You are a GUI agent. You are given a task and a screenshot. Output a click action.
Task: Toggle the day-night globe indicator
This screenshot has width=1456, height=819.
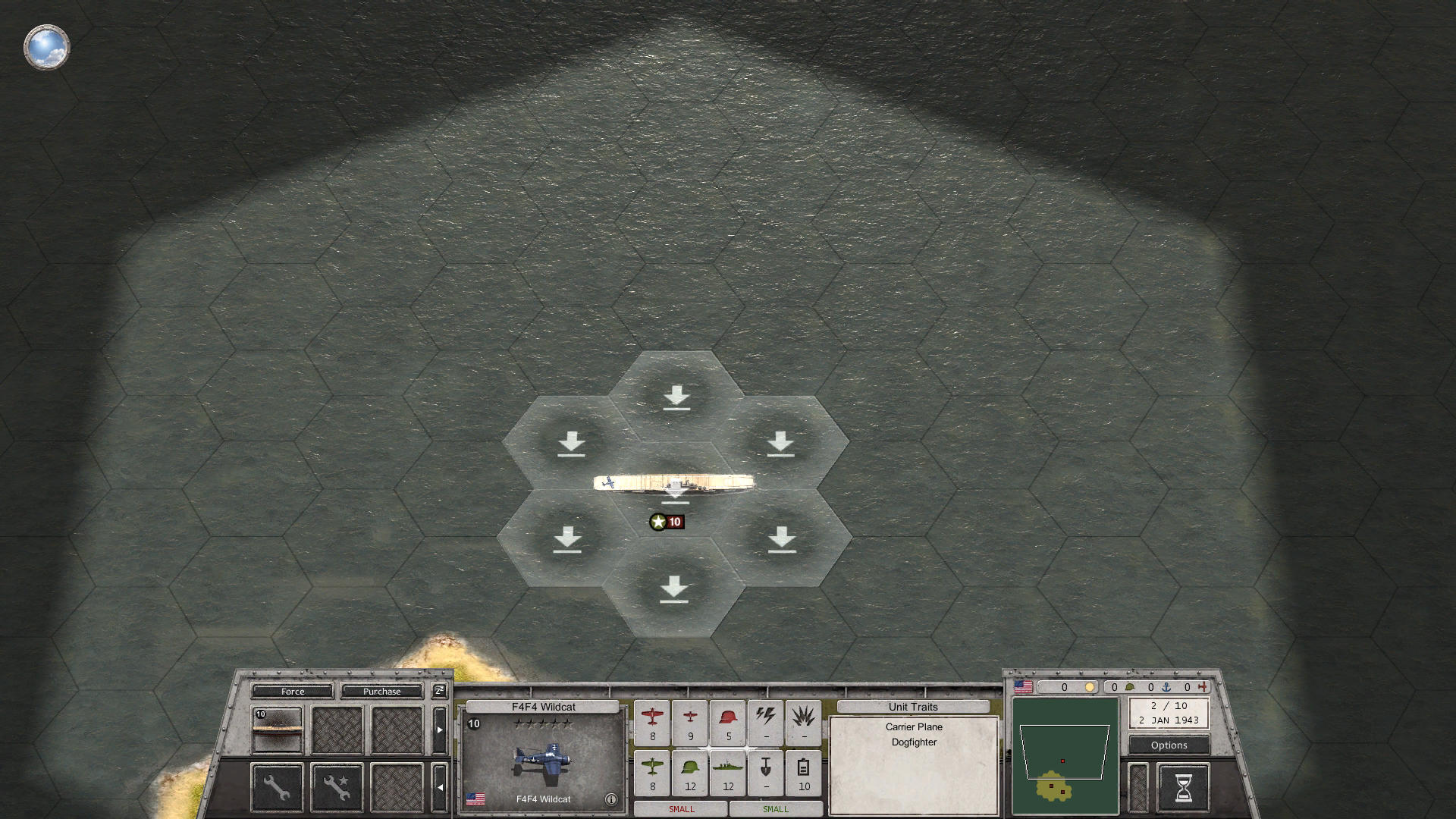[46, 47]
